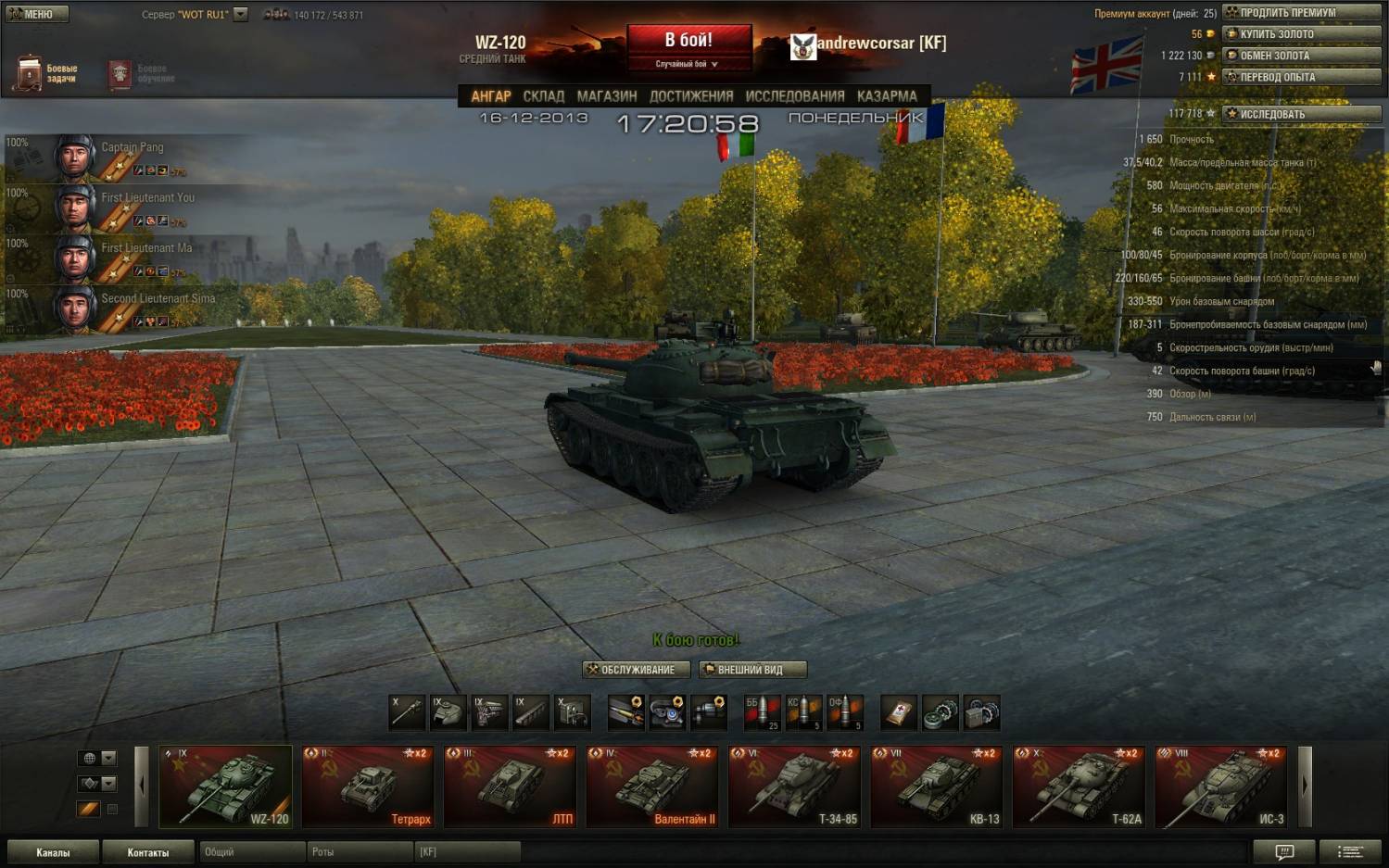Open the МАГАЗИН tab

pyautogui.click(x=607, y=96)
